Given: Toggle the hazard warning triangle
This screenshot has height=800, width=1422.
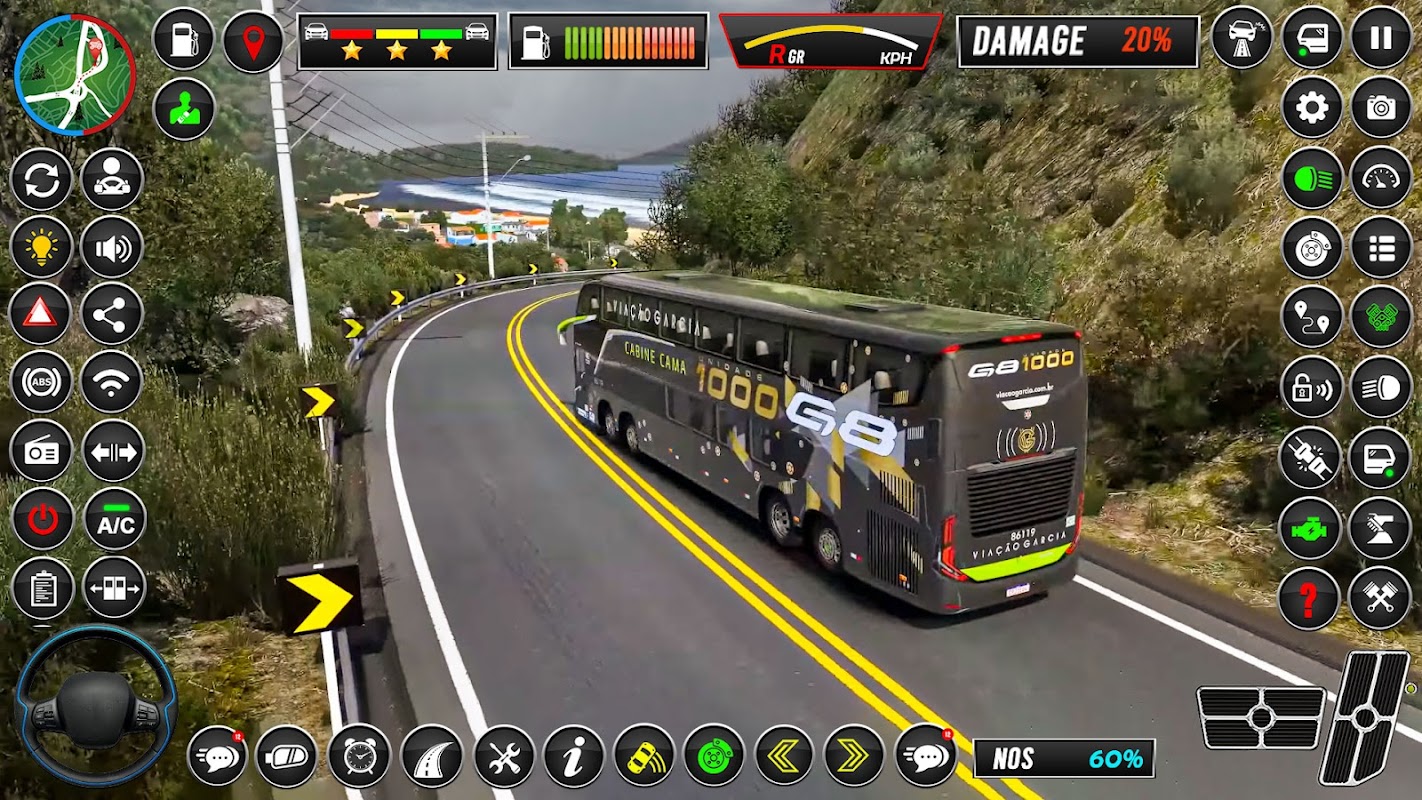Looking at the screenshot, I should (x=41, y=313).
